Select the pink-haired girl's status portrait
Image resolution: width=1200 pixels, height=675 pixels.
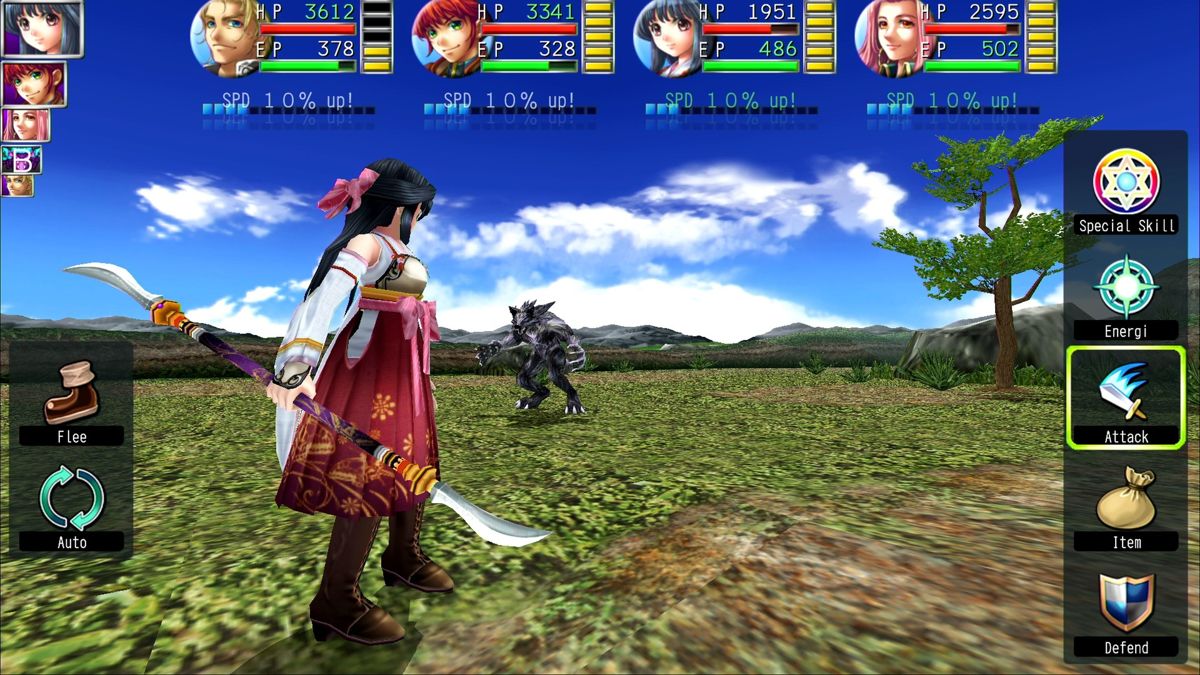[889, 38]
